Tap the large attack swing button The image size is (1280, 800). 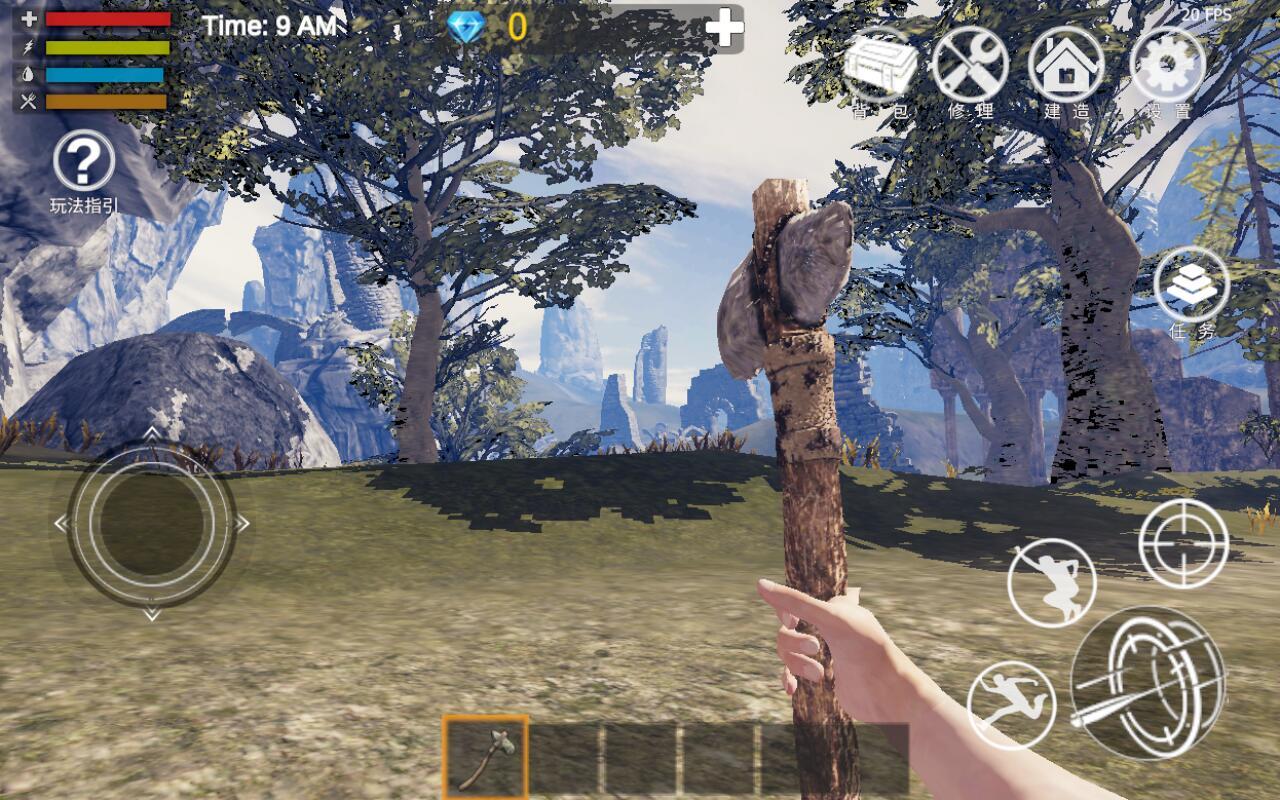coord(1148,684)
